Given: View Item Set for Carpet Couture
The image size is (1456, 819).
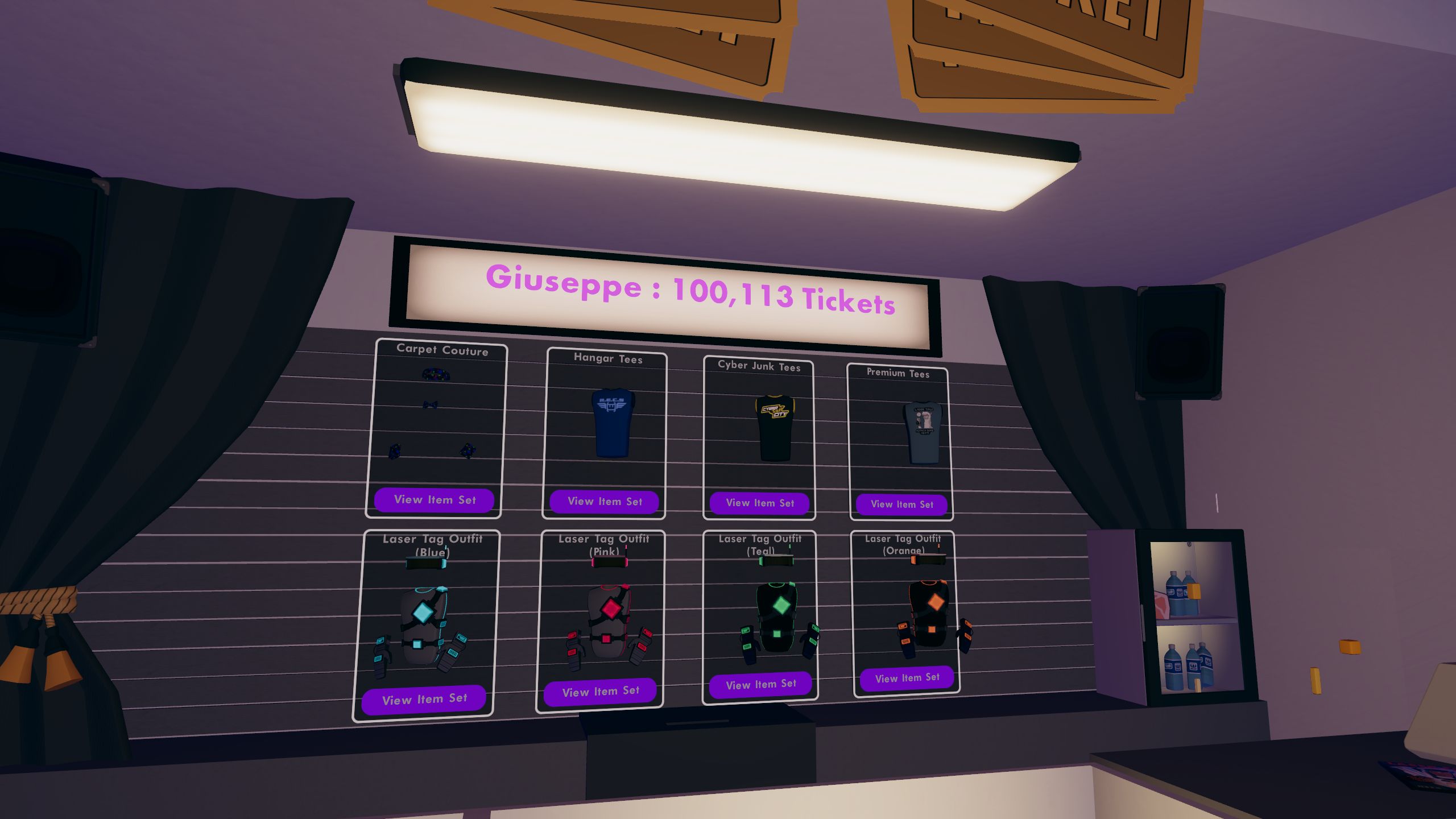Looking at the screenshot, I should (434, 500).
